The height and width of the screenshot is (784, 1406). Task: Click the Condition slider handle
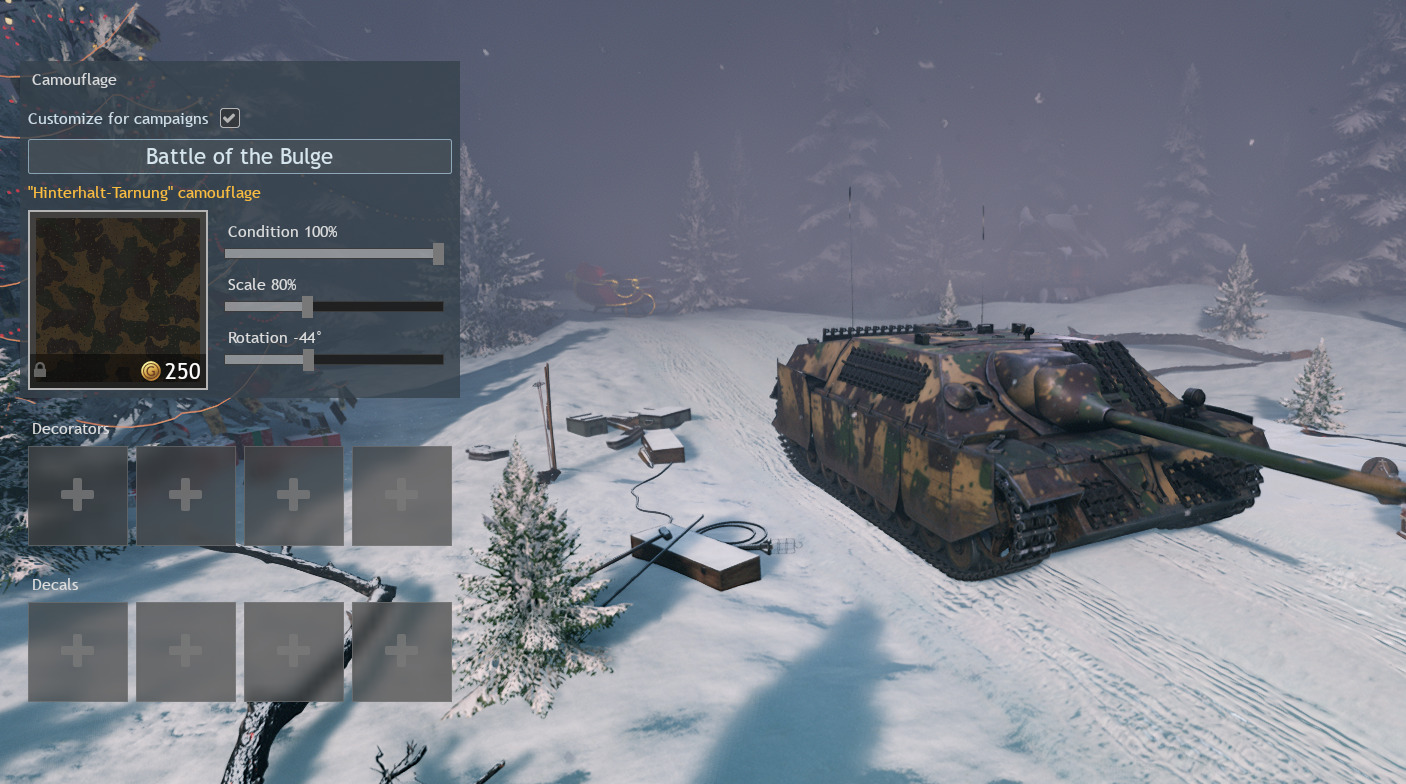point(438,254)
